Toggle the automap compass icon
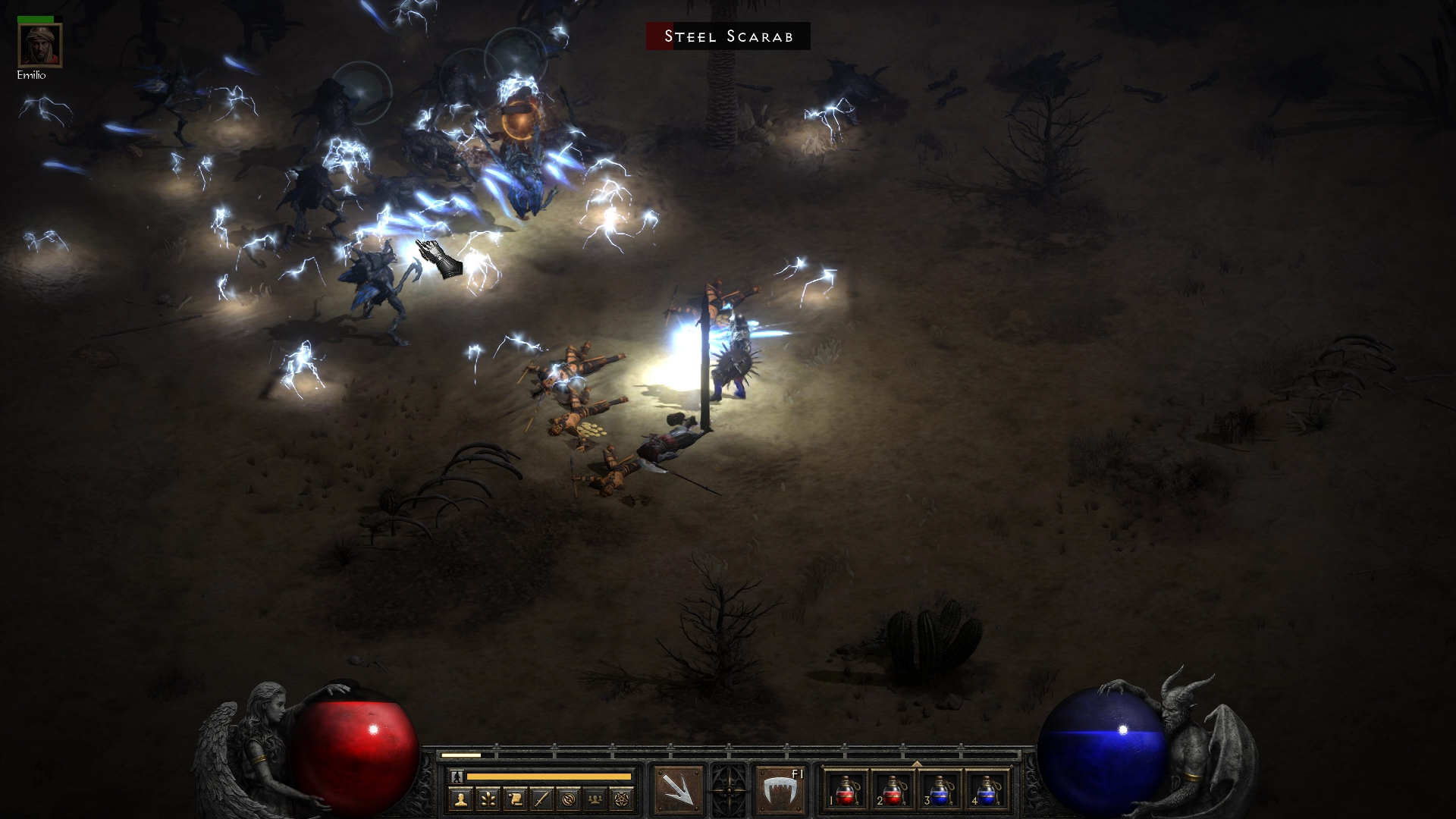The height and width of the screenshot is (819, 1456). click(569, 799)
